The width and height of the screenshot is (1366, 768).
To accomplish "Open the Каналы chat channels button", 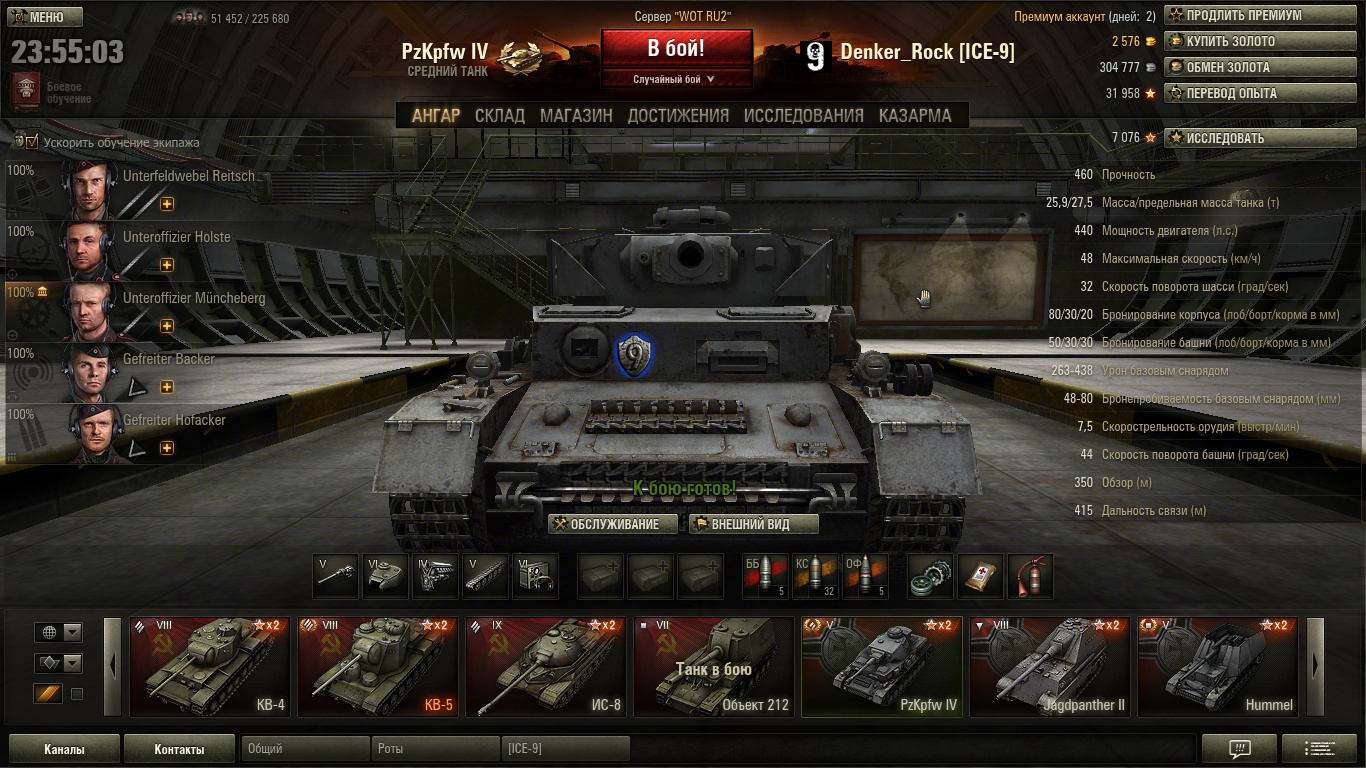I will point(64,749).
